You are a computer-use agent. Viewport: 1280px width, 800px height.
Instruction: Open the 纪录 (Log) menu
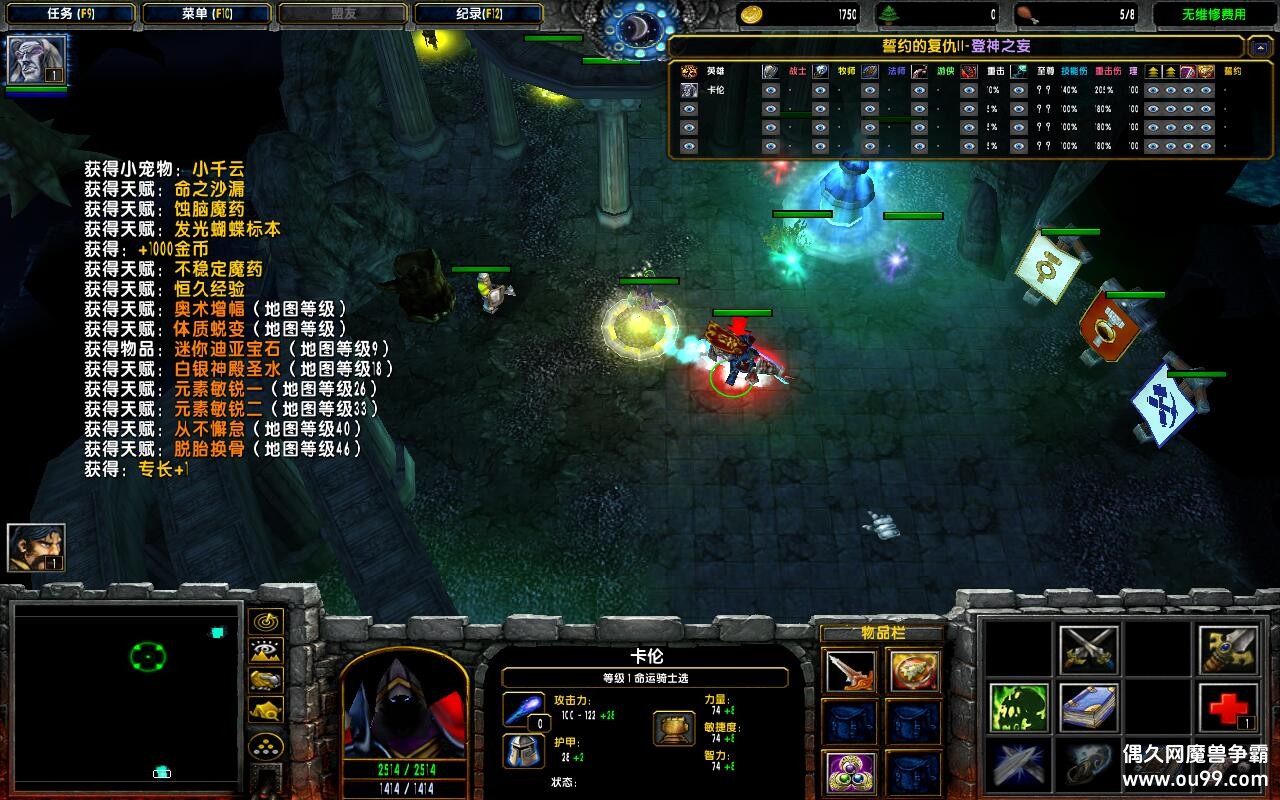(x=478, y=14)
